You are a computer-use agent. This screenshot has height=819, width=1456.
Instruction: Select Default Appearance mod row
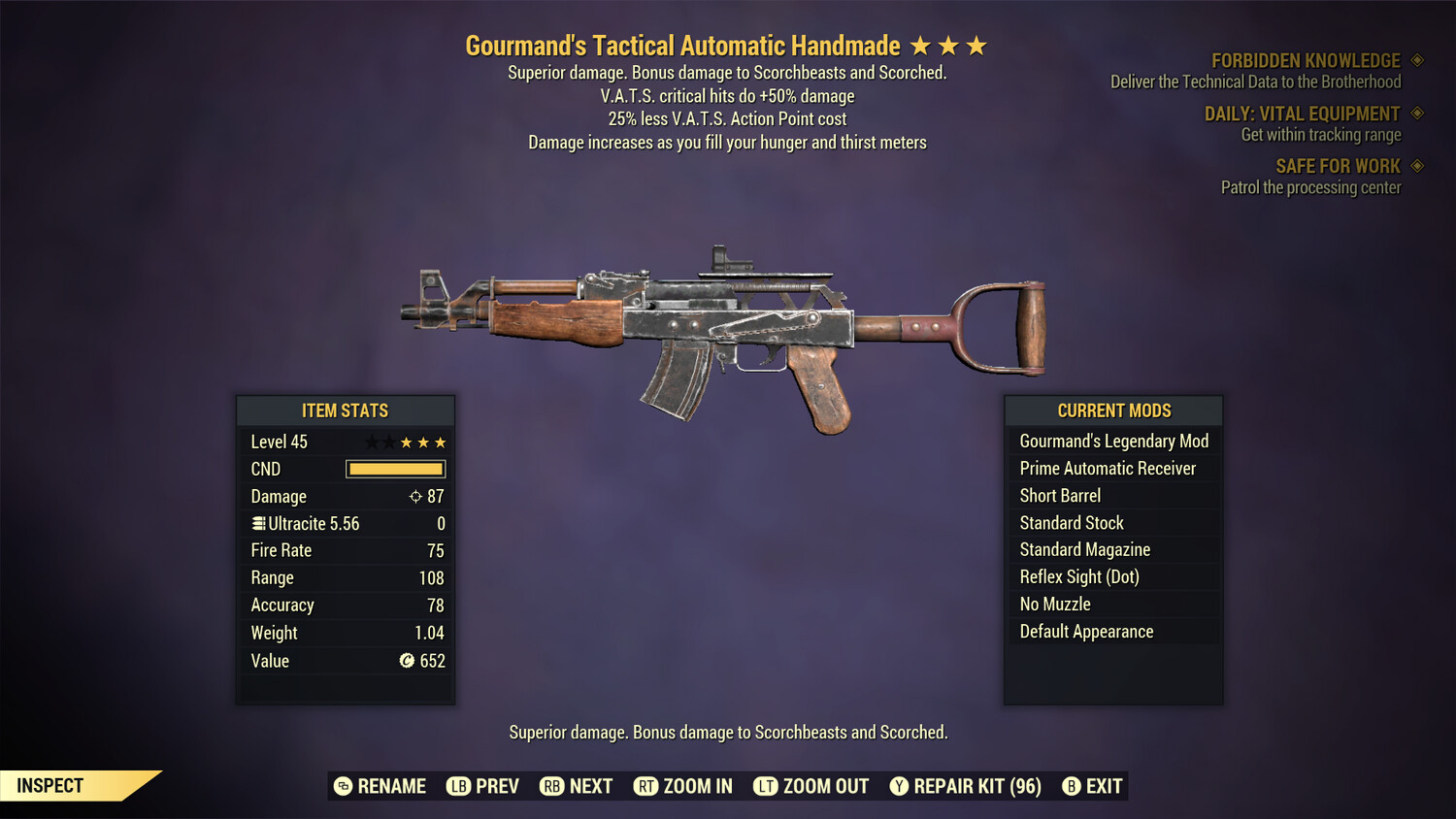pos(1086,632)
